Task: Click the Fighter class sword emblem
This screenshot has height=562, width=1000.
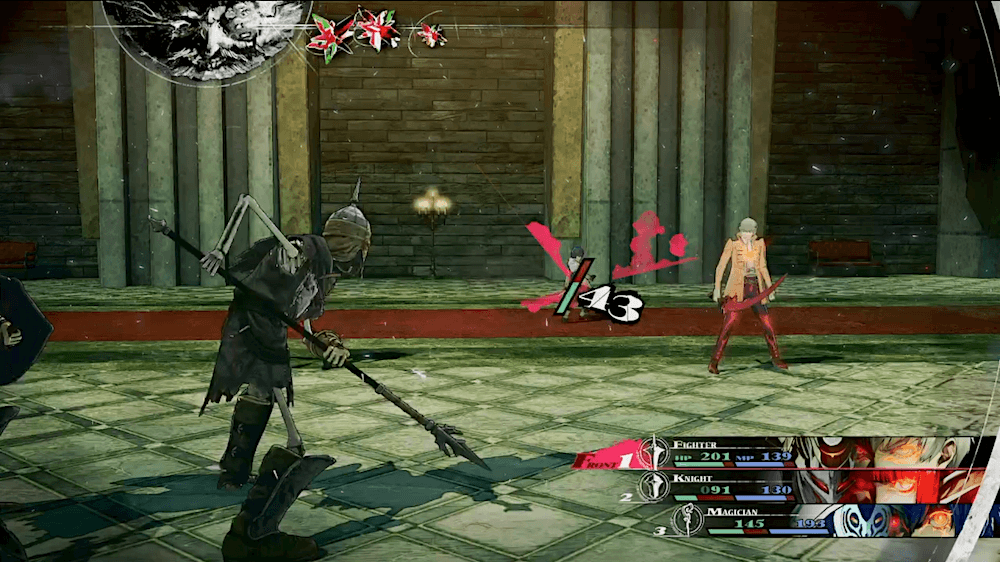Action: pyautogui.click(x=654, y=451)
